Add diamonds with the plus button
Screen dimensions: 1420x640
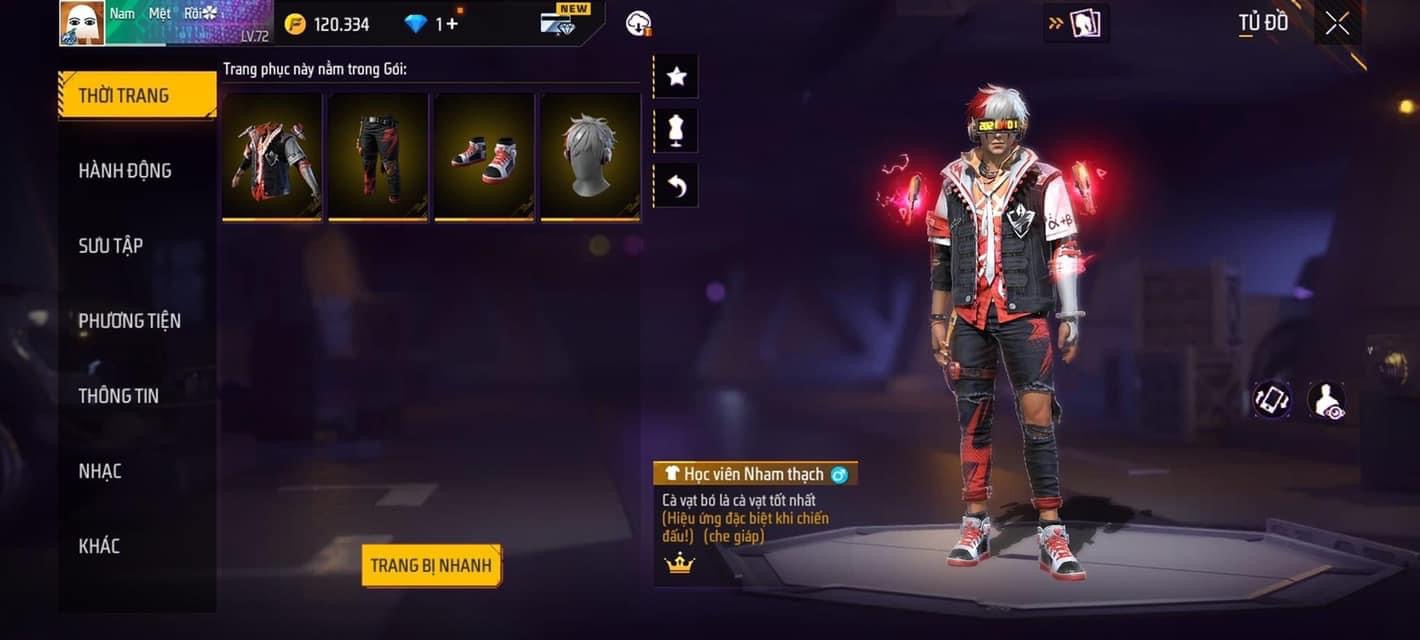(x=452, y=24)
